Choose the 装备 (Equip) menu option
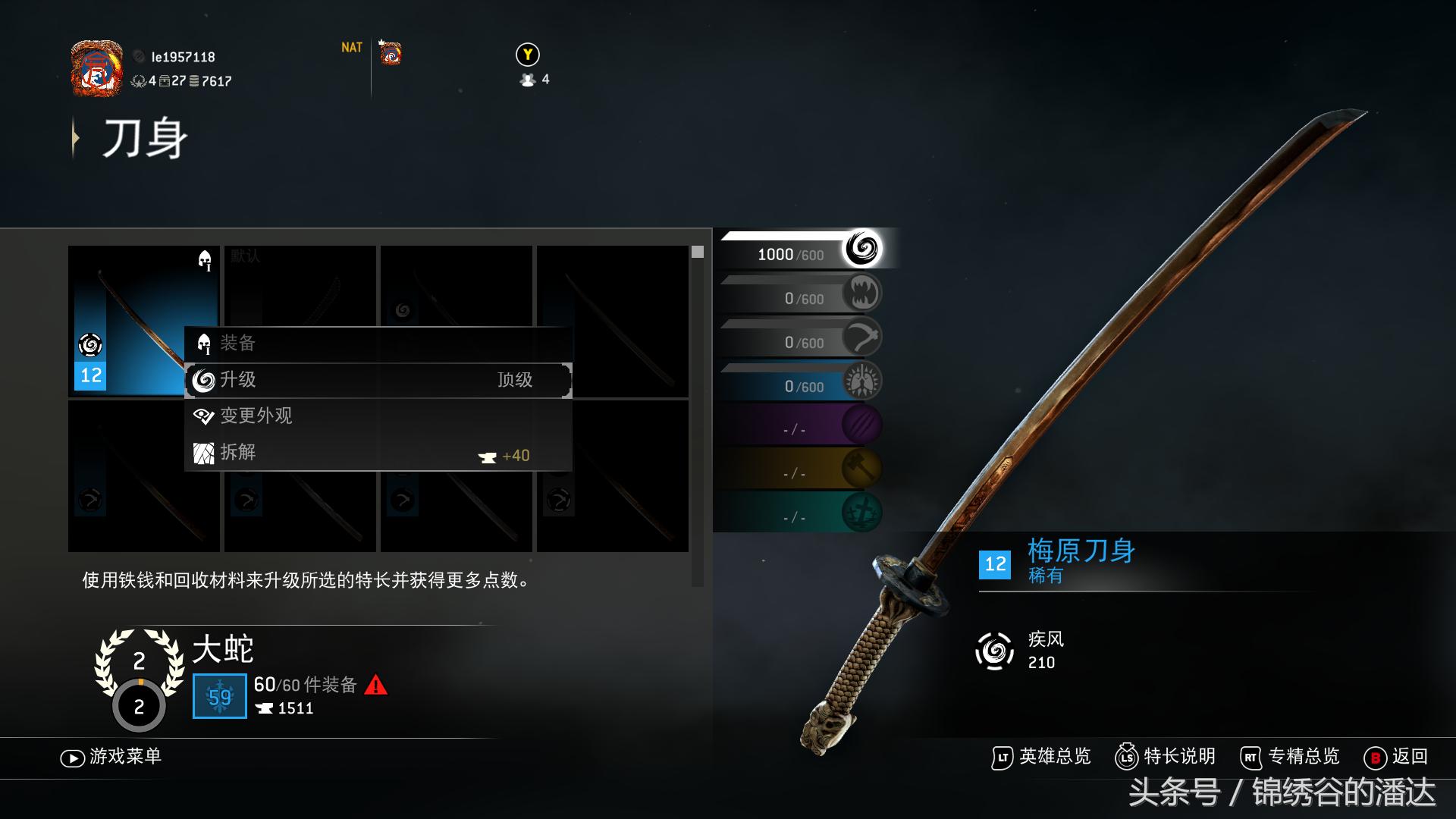1456x819 pixels. [x=378, y=344]
